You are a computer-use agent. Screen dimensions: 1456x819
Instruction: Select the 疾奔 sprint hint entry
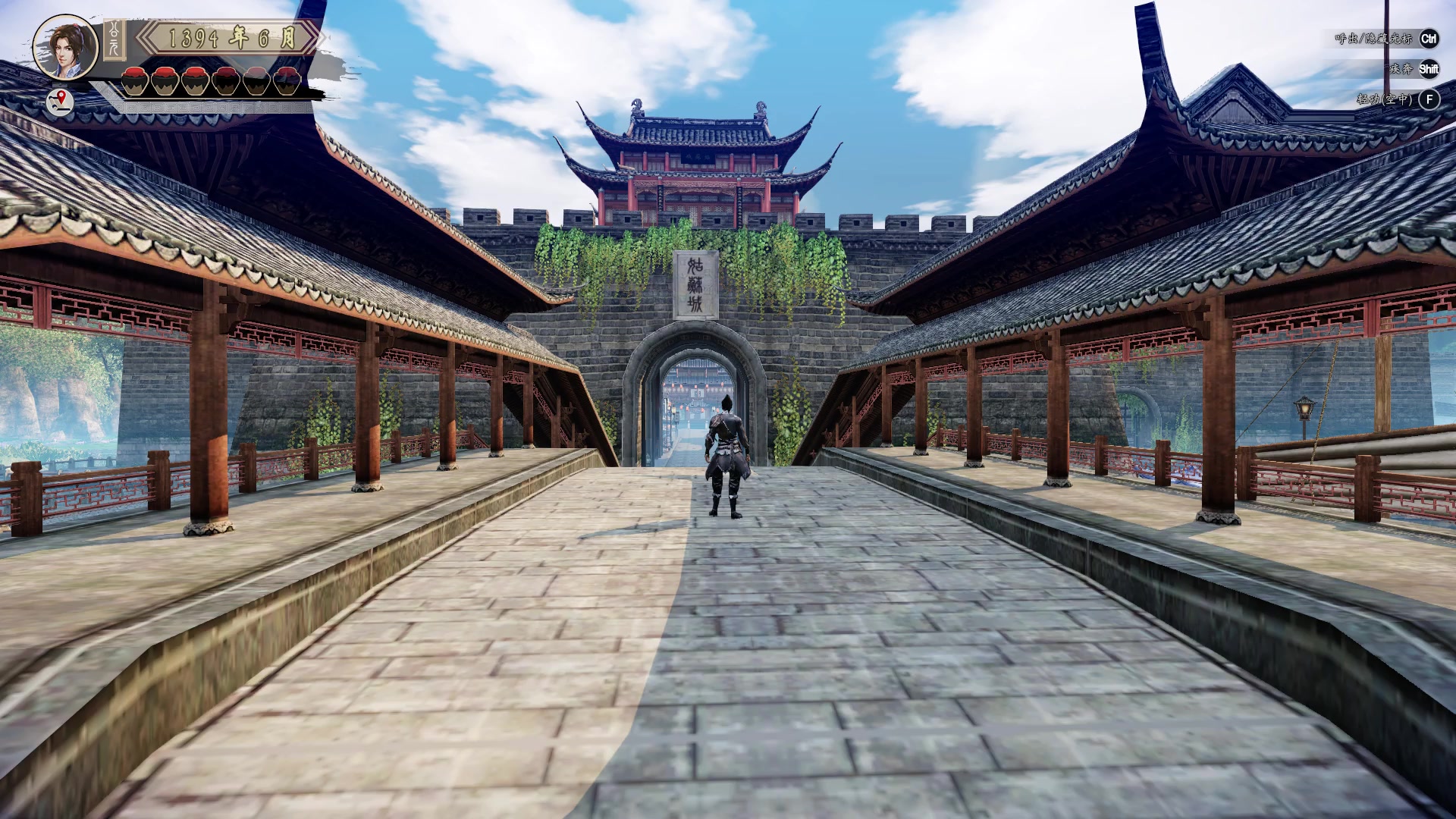pyautogui.click(x=1401, y=70)
